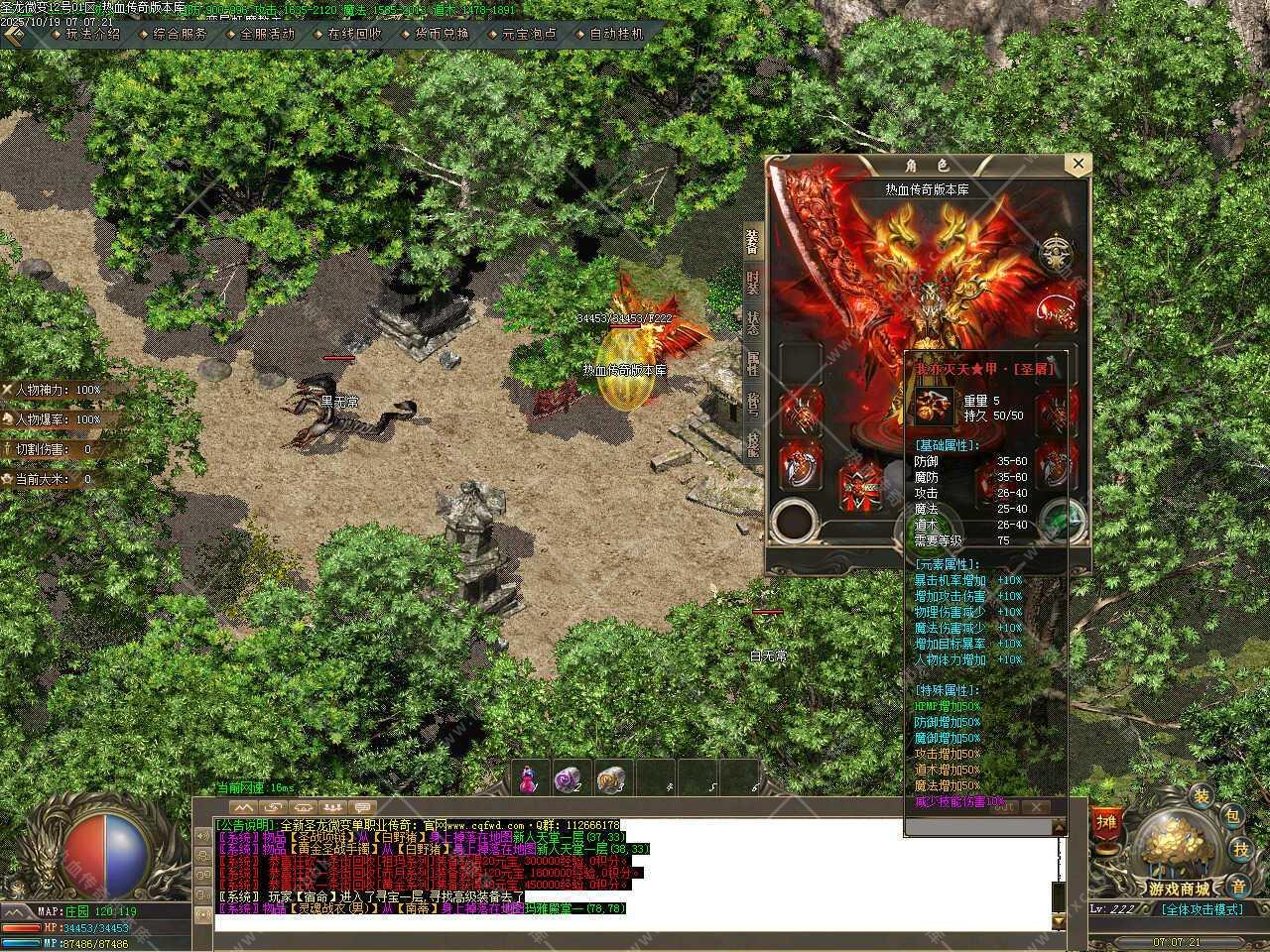Switch to the 状态 status tab

pyautogui.click(x=753, y=321)
